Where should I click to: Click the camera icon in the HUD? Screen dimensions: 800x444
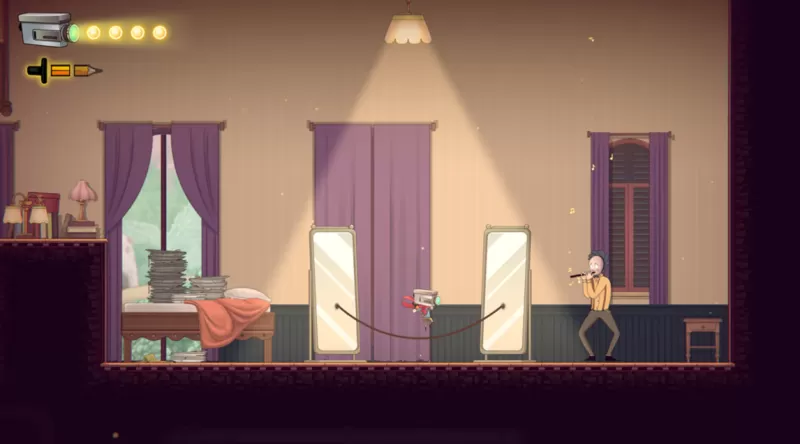(47, 30)
